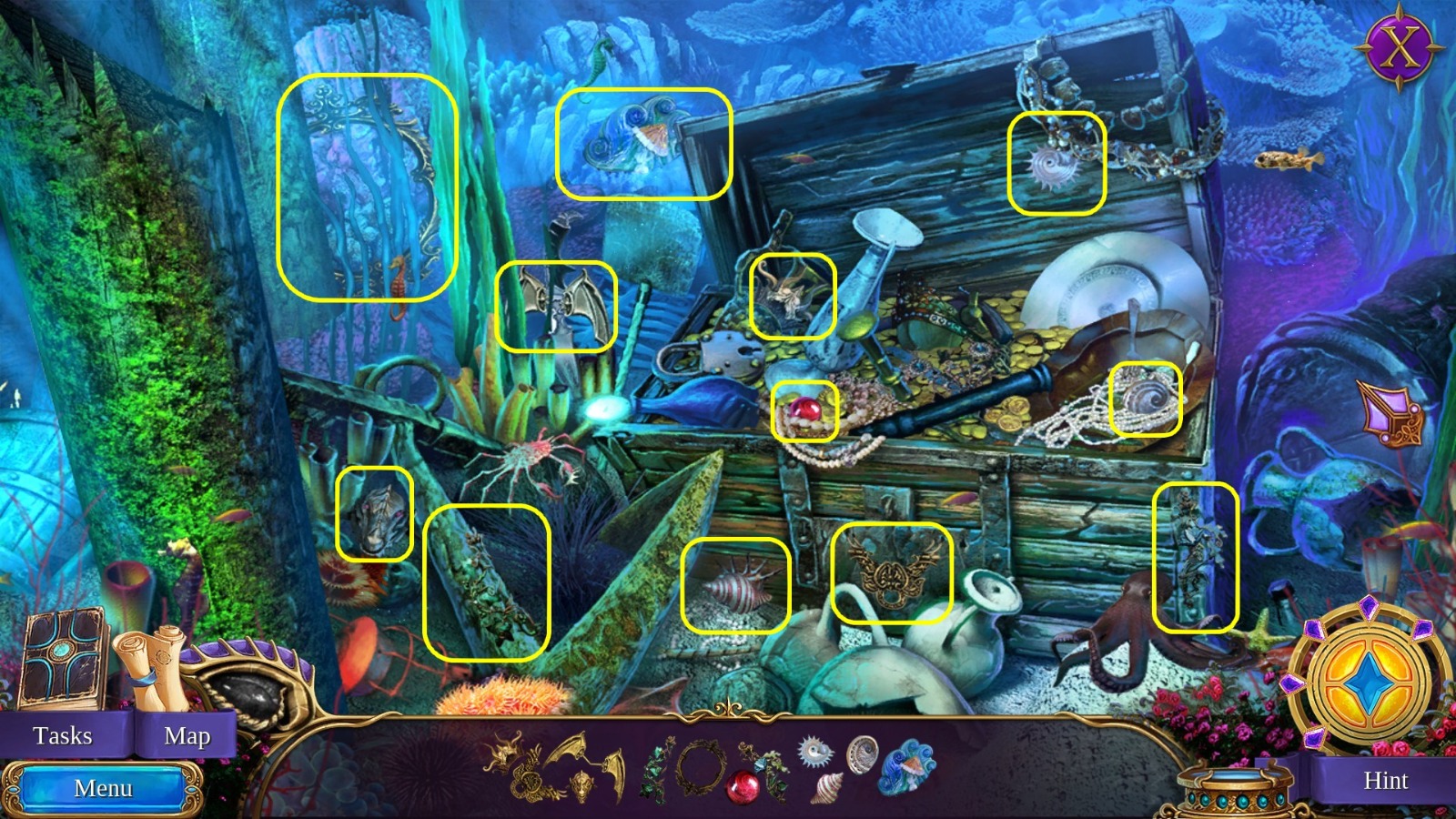Viewport: 1456px width, 819px height.
Task: Open the Tasks panel
Action: [x=62, y=735]
